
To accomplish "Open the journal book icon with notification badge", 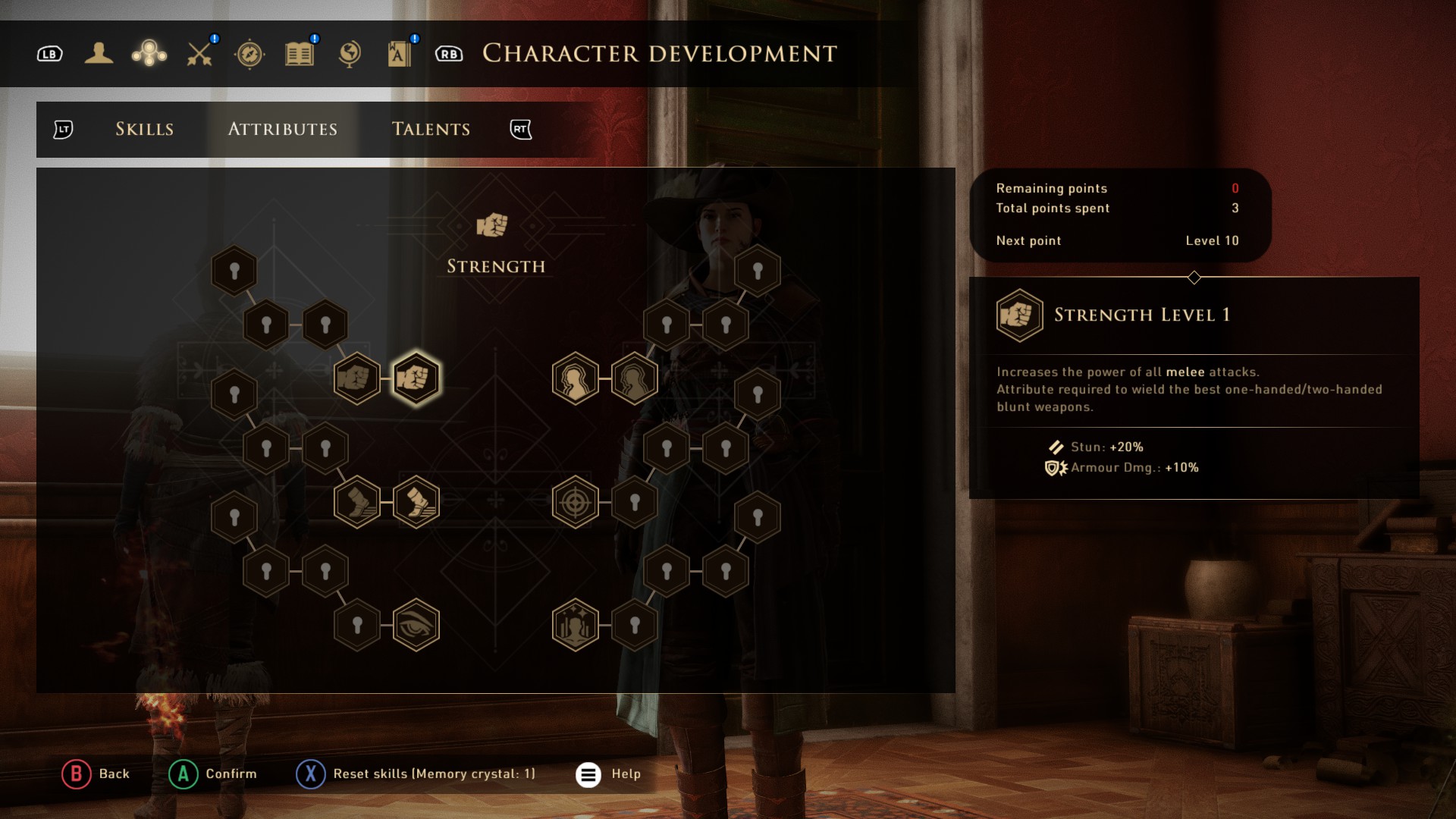I will tap(299, 53).
